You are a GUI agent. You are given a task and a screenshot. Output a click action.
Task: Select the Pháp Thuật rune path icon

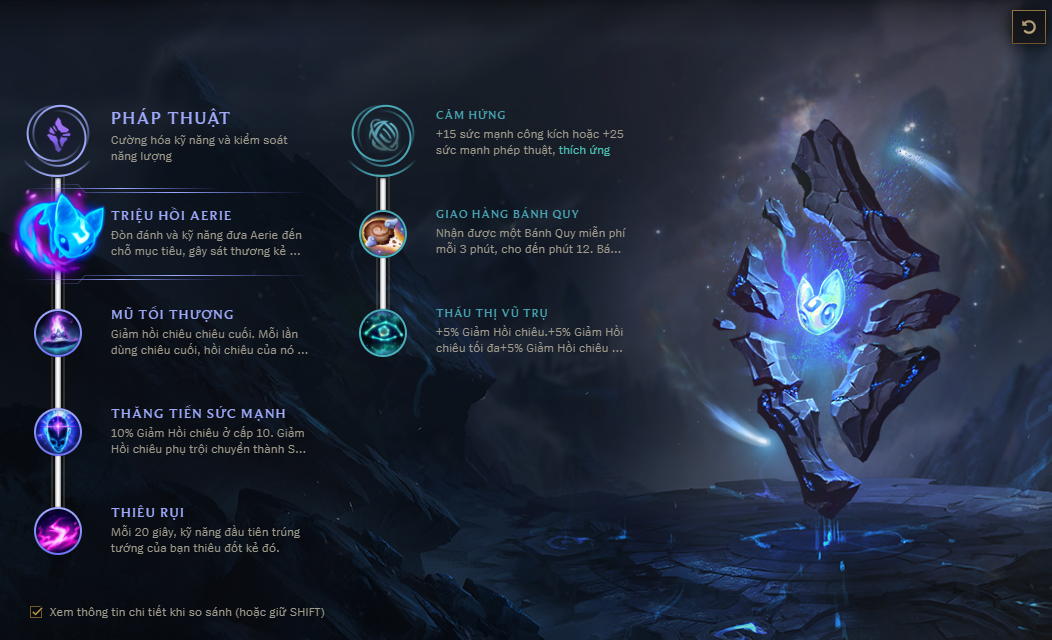58,133
